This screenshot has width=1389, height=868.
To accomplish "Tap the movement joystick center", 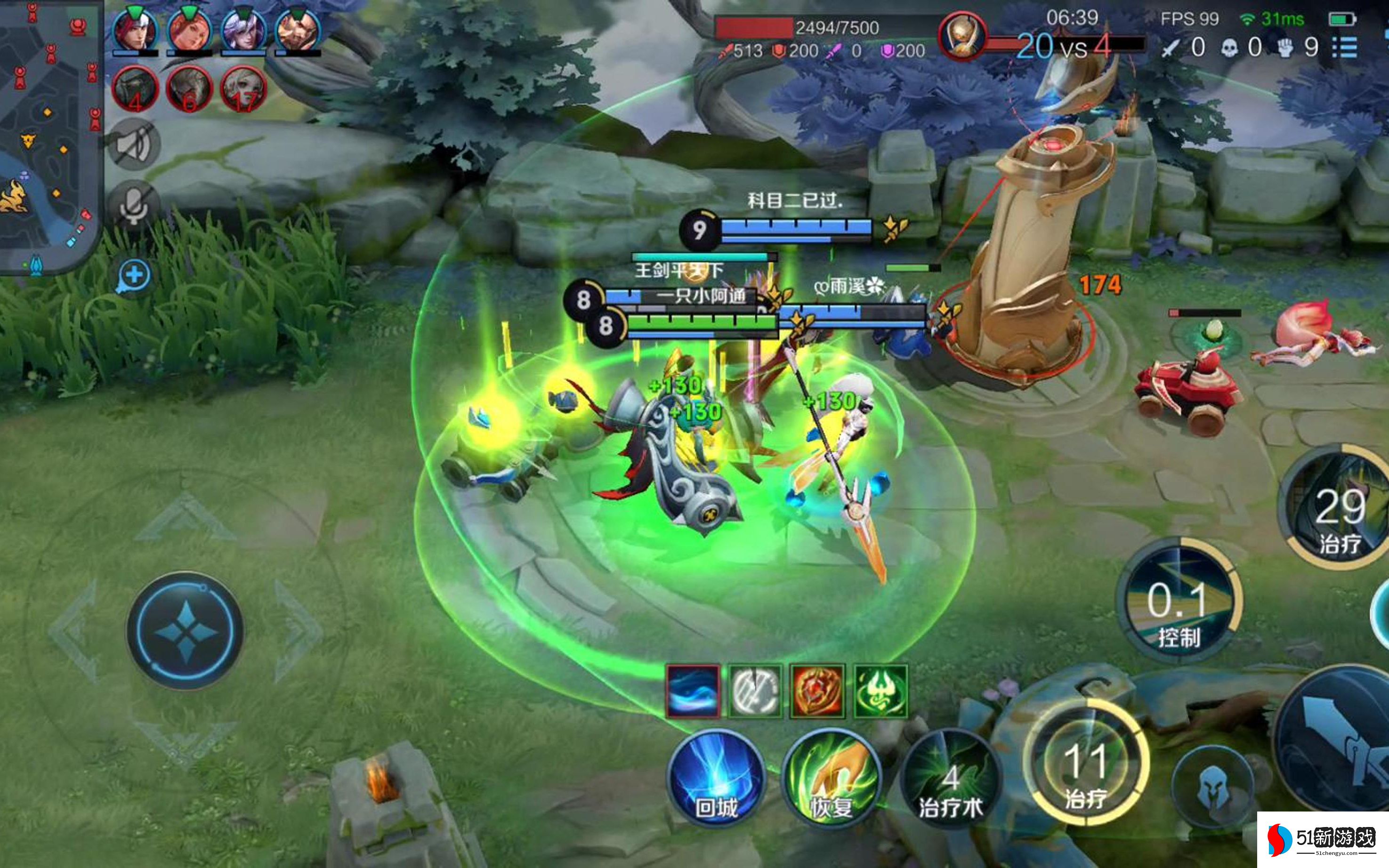I will click(x=185, y=631).
